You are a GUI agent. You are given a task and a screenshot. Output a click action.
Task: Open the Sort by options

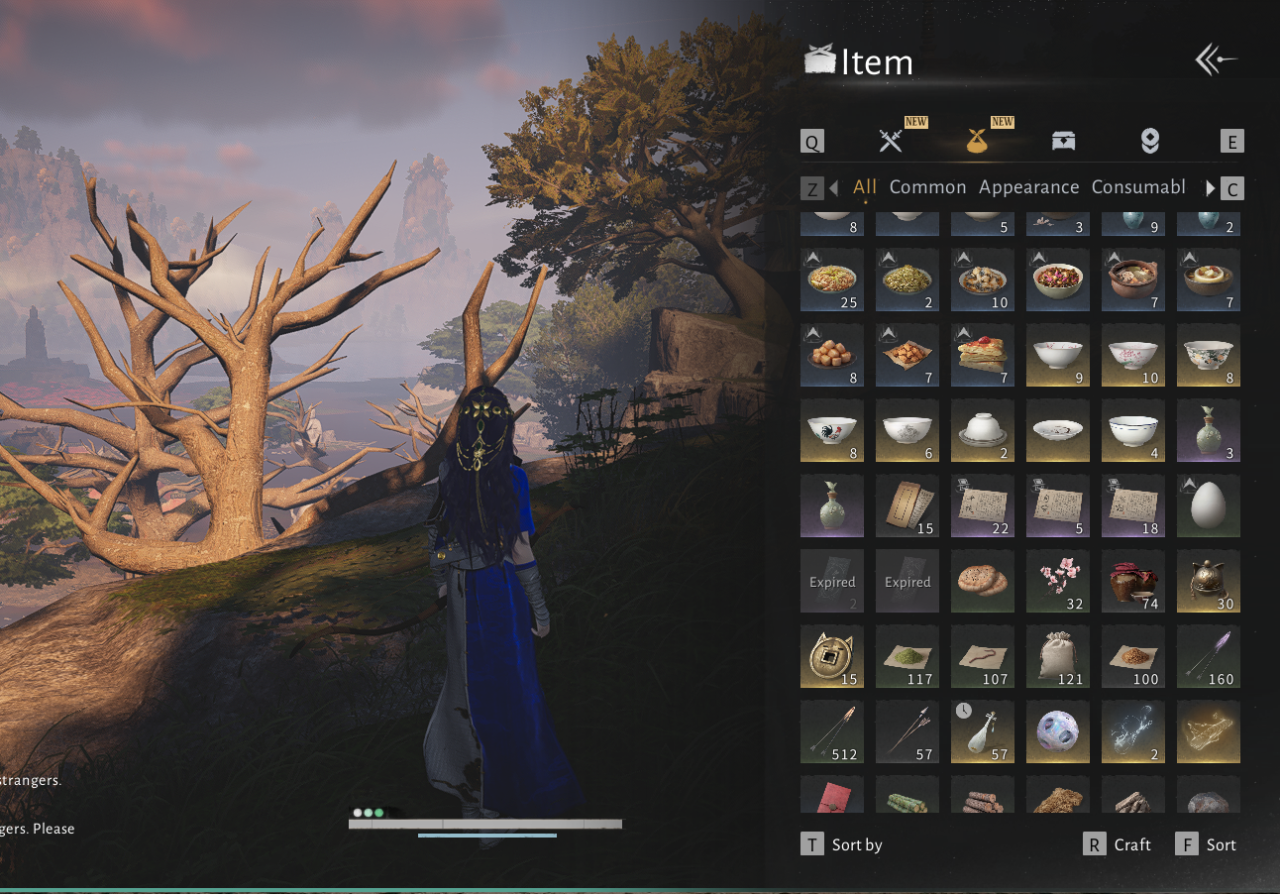coord(856,845)
